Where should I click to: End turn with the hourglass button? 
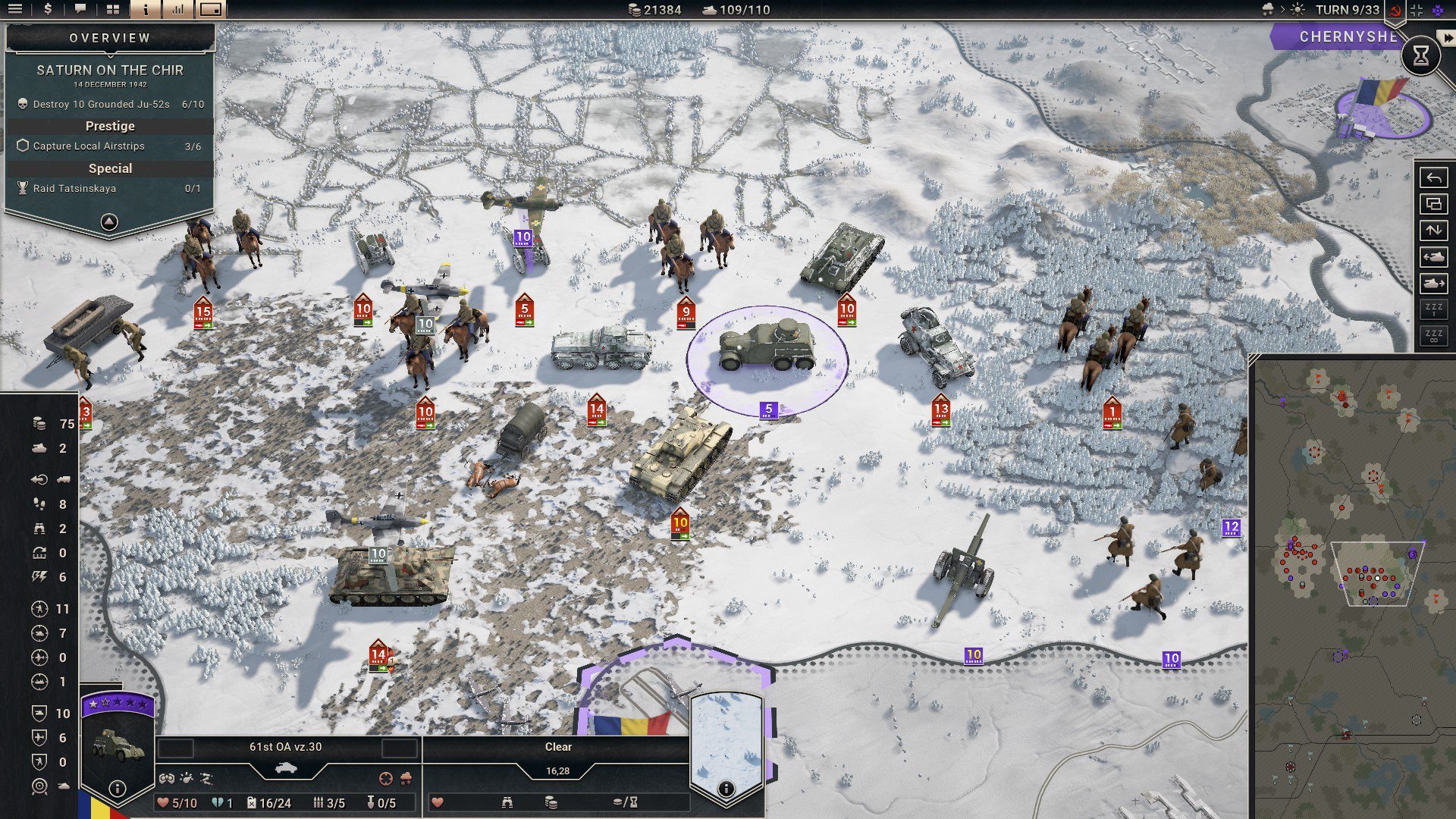[x=1420, y=55]
